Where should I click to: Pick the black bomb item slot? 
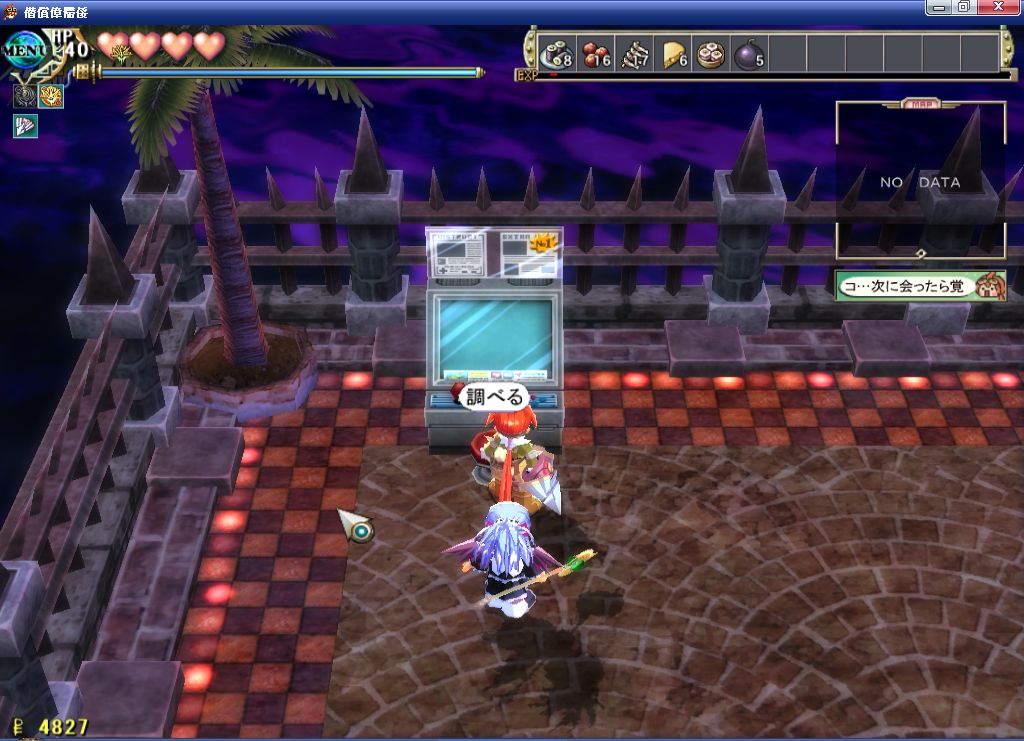click(751, 53)
